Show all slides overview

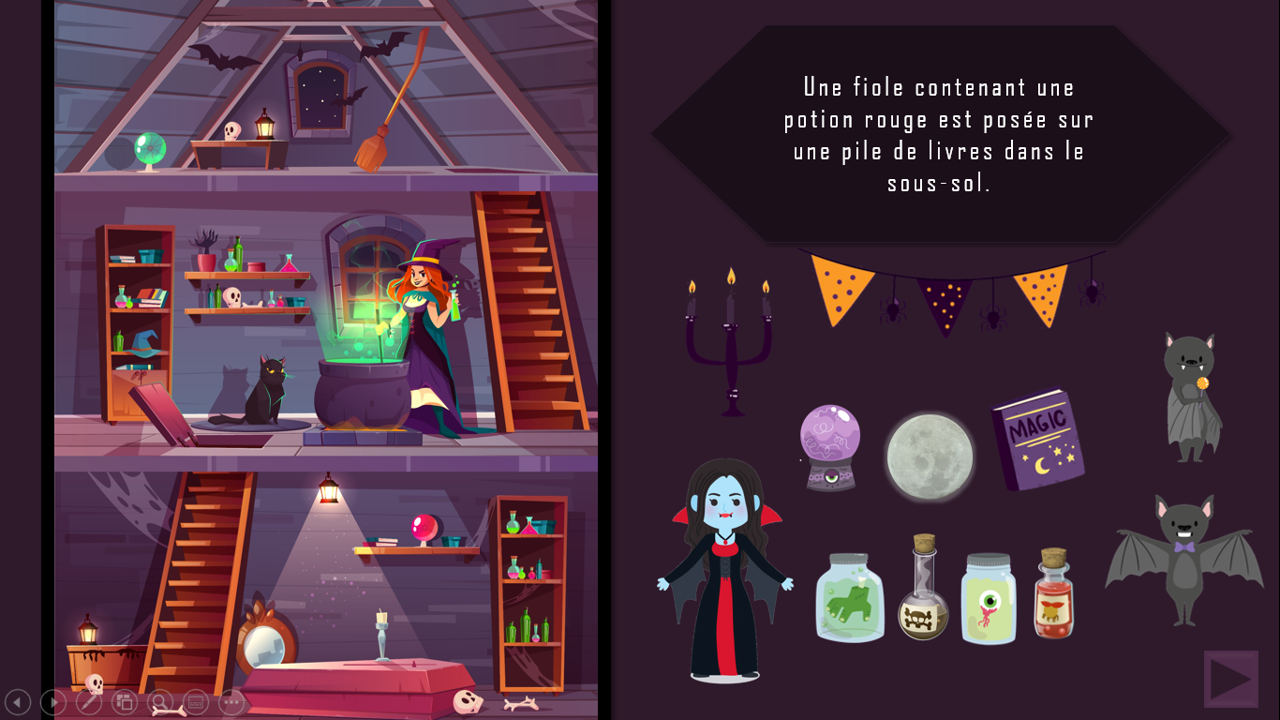[x=124, y=702]
